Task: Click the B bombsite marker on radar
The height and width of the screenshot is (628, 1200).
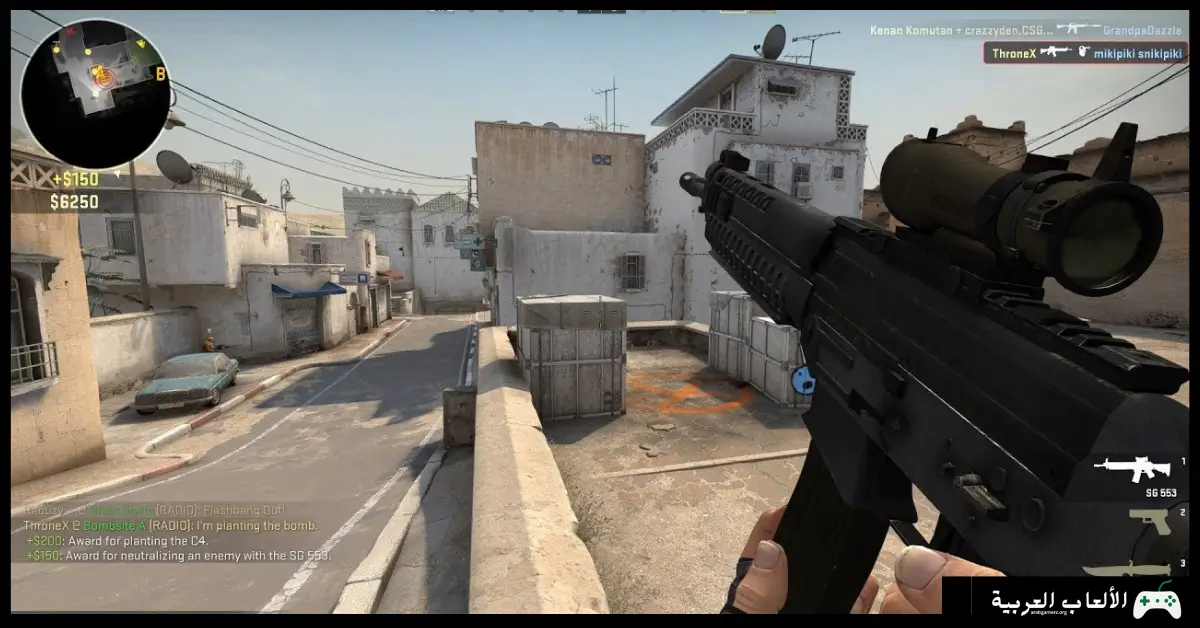Action: click(160, 73)
